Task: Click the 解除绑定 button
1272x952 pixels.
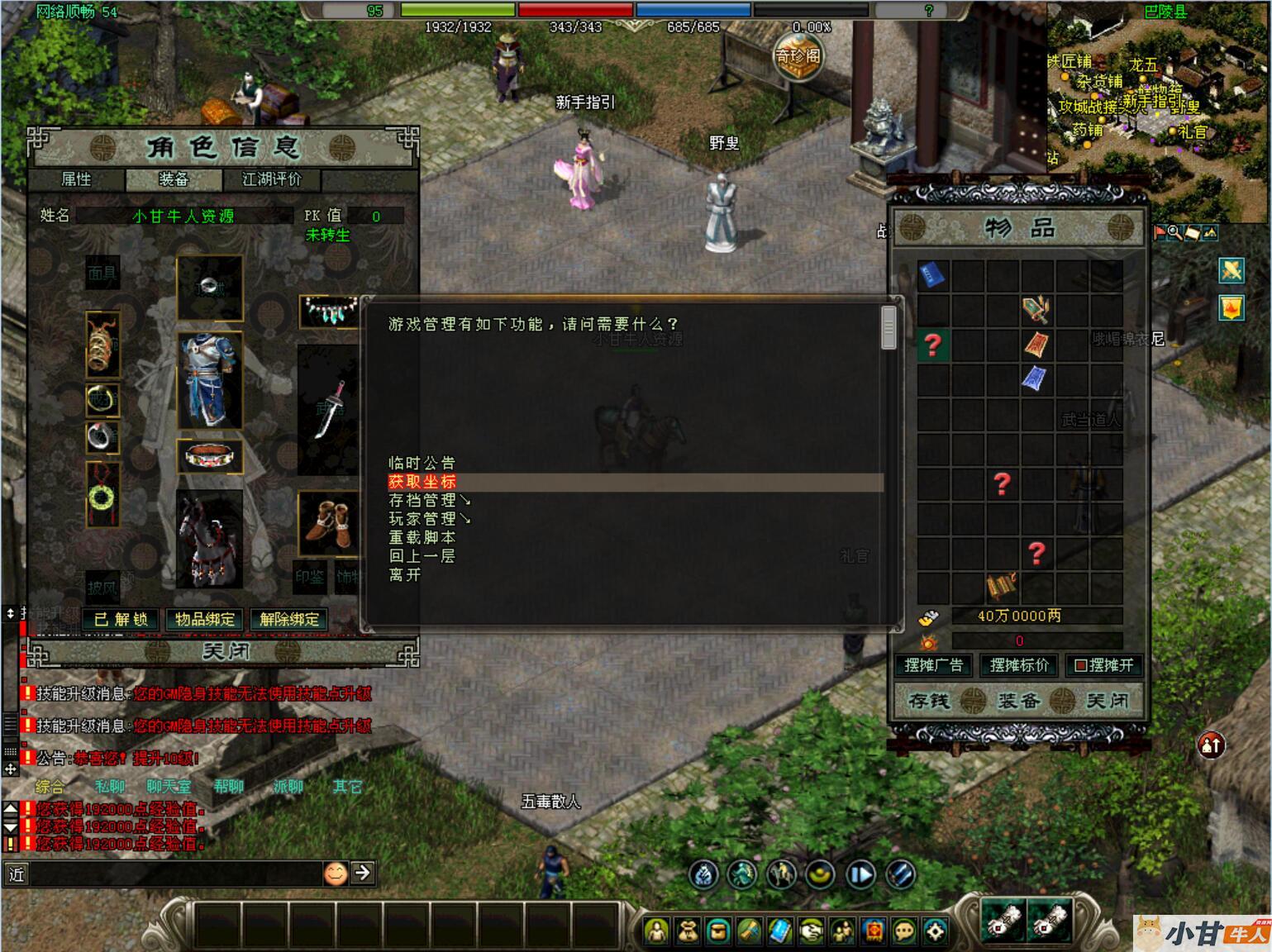Action: click(289, 619)
